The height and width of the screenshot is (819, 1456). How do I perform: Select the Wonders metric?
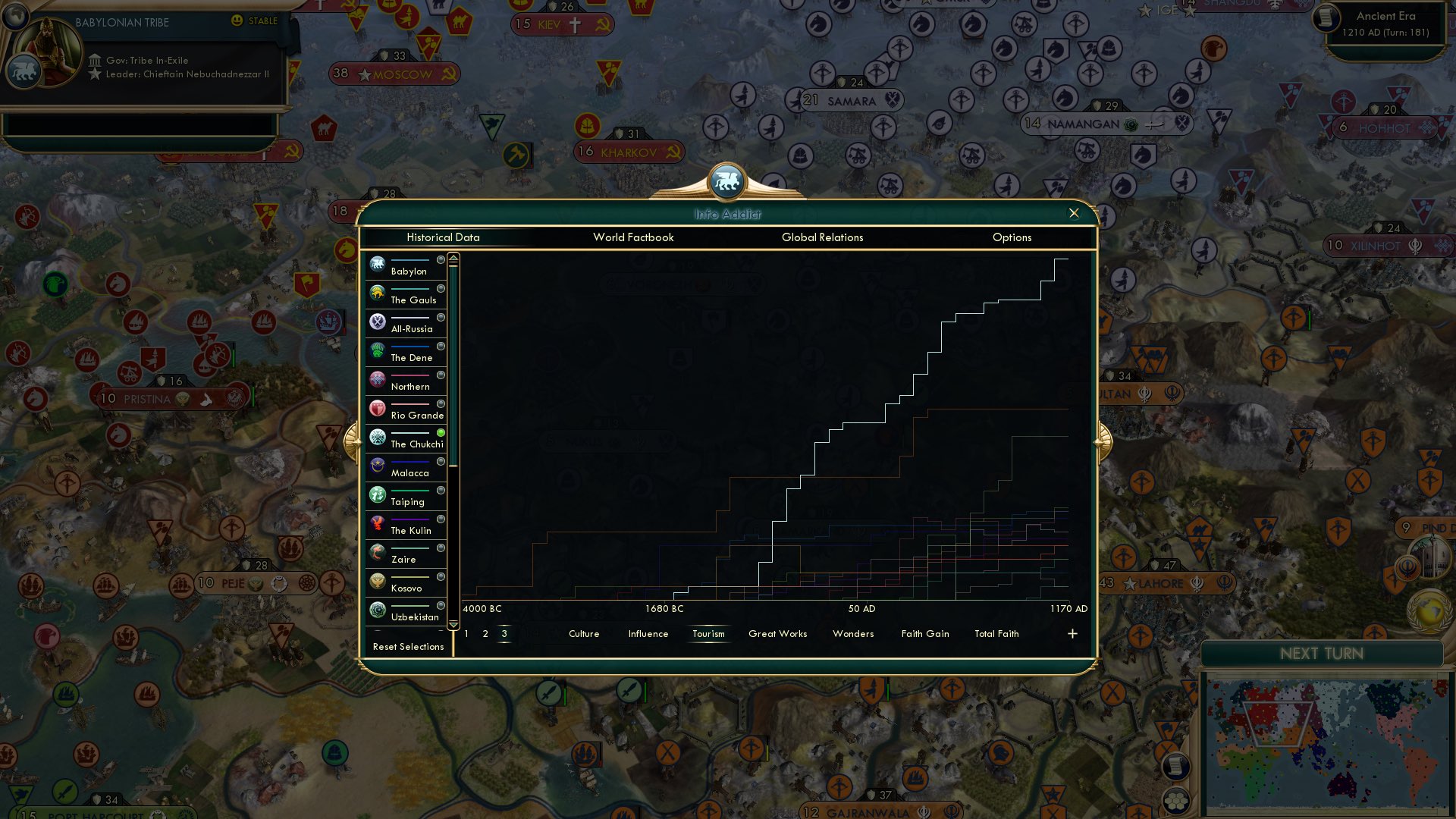[x=852, y=634]
